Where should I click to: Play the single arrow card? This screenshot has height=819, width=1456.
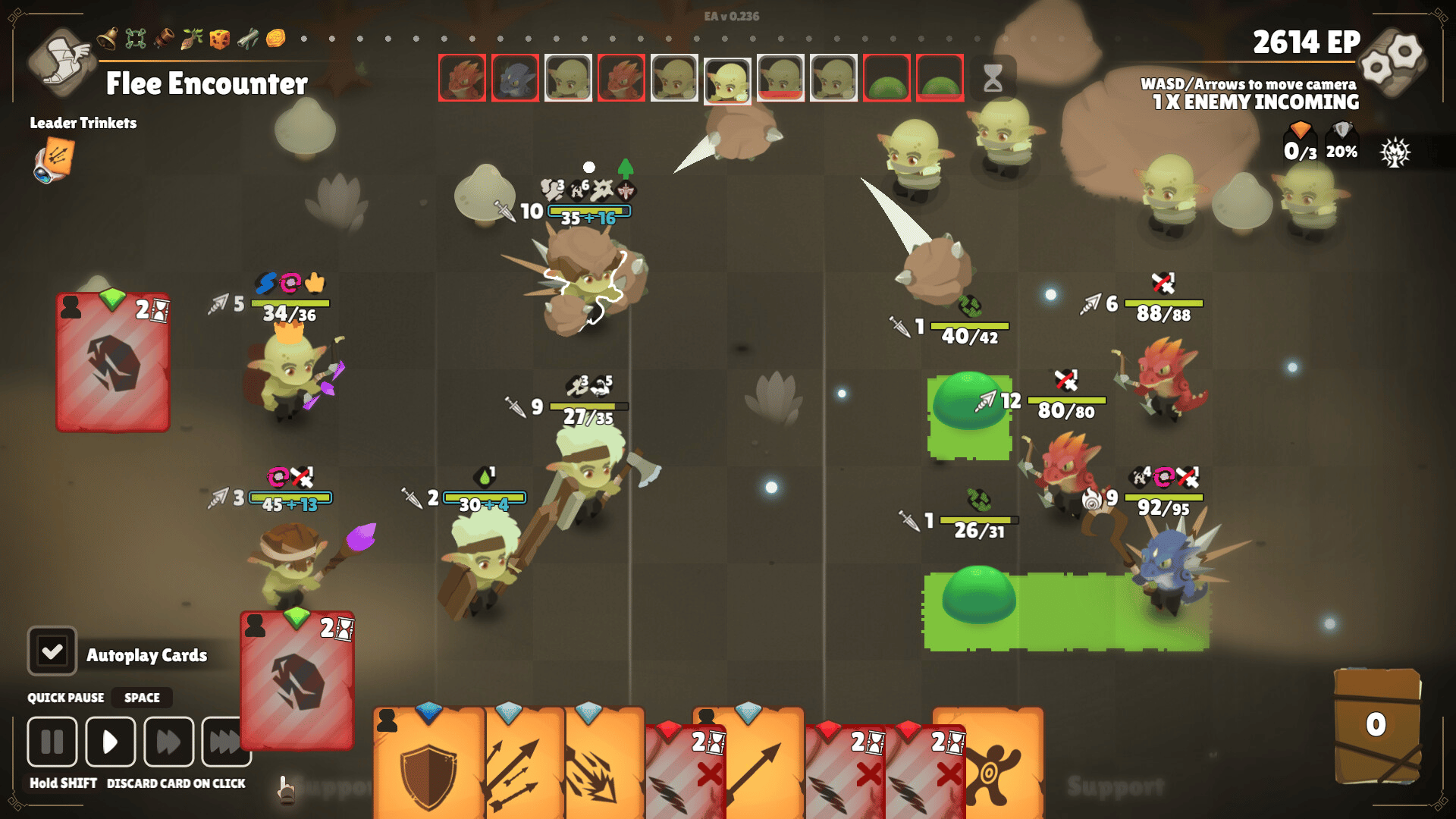pos(758,766)
